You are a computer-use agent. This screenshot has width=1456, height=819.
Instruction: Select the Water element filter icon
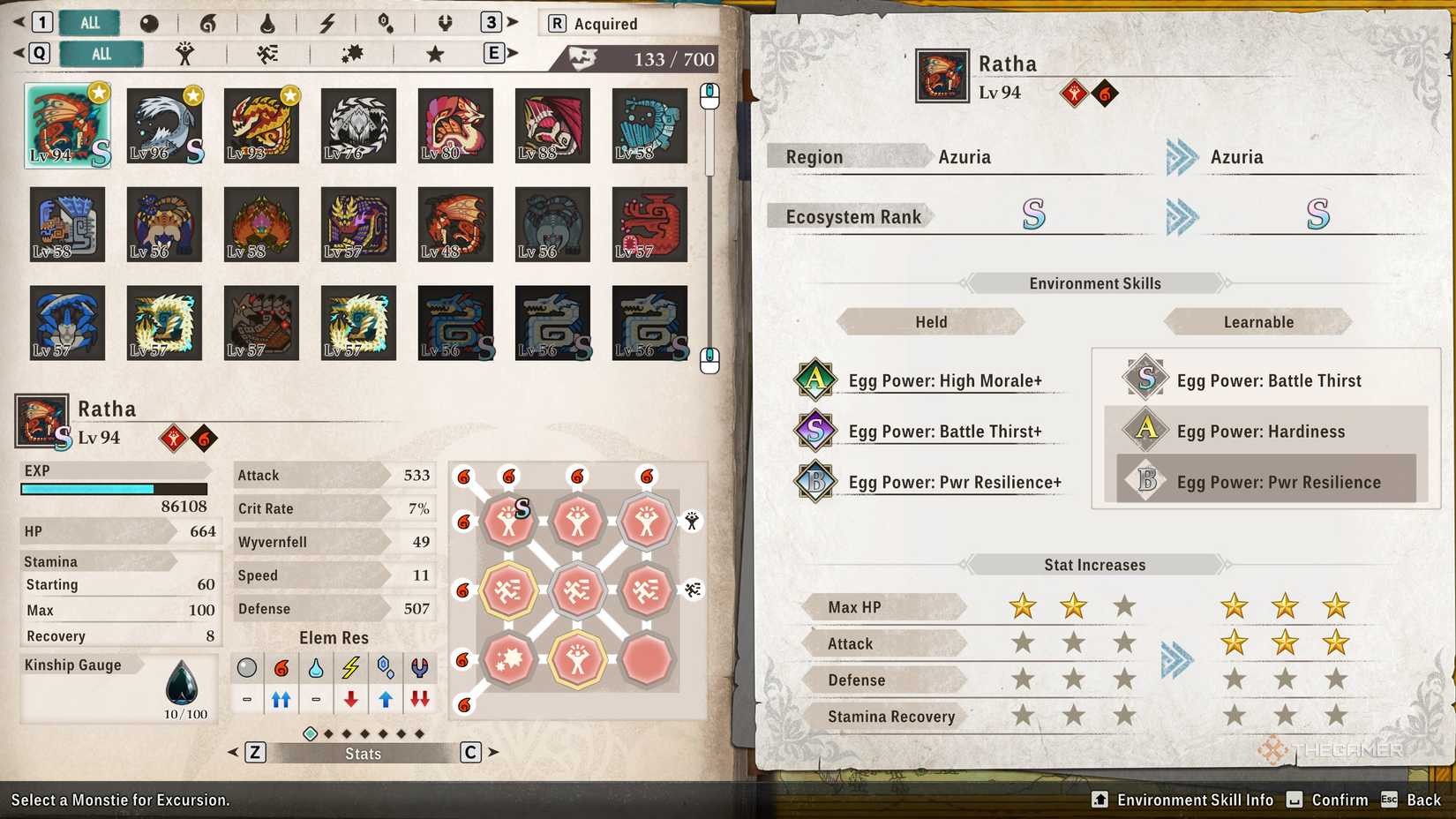point(268,23)
